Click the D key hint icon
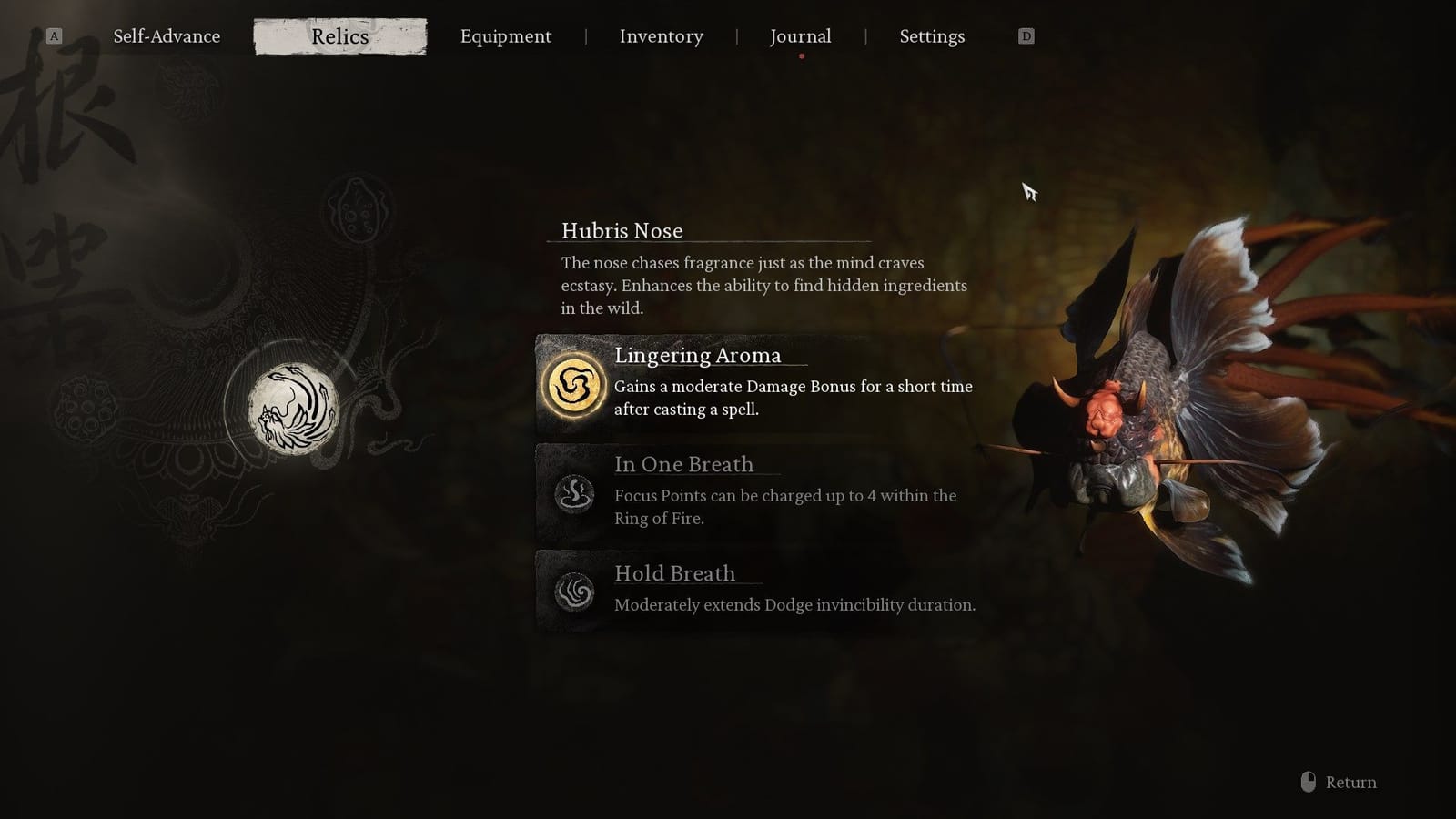Image resolution: width=1456 pixels, height=819 pixels. point(1026,35)
